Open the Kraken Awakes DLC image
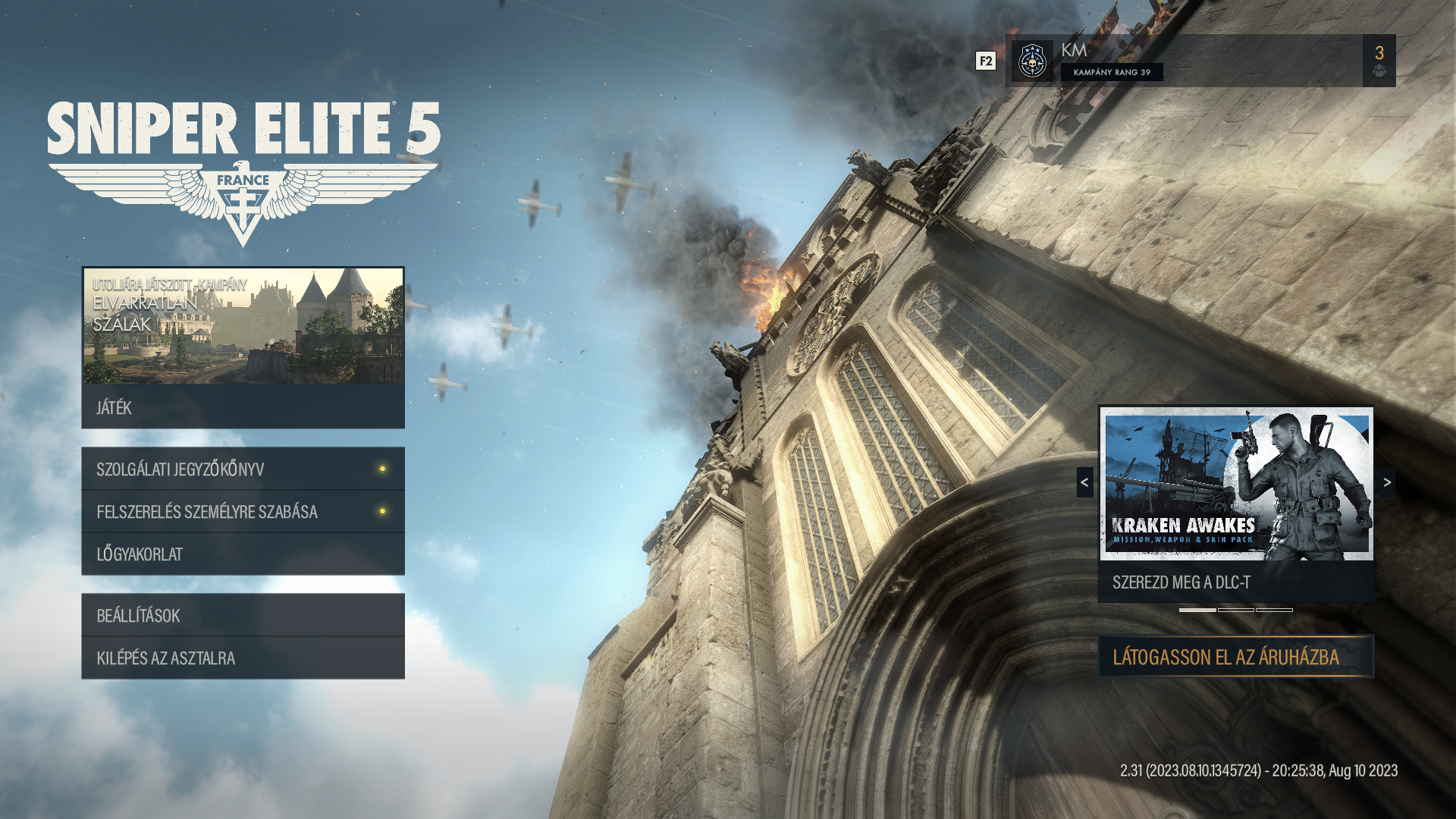This screenshot has height=819, width=1456. (1236, 483)
